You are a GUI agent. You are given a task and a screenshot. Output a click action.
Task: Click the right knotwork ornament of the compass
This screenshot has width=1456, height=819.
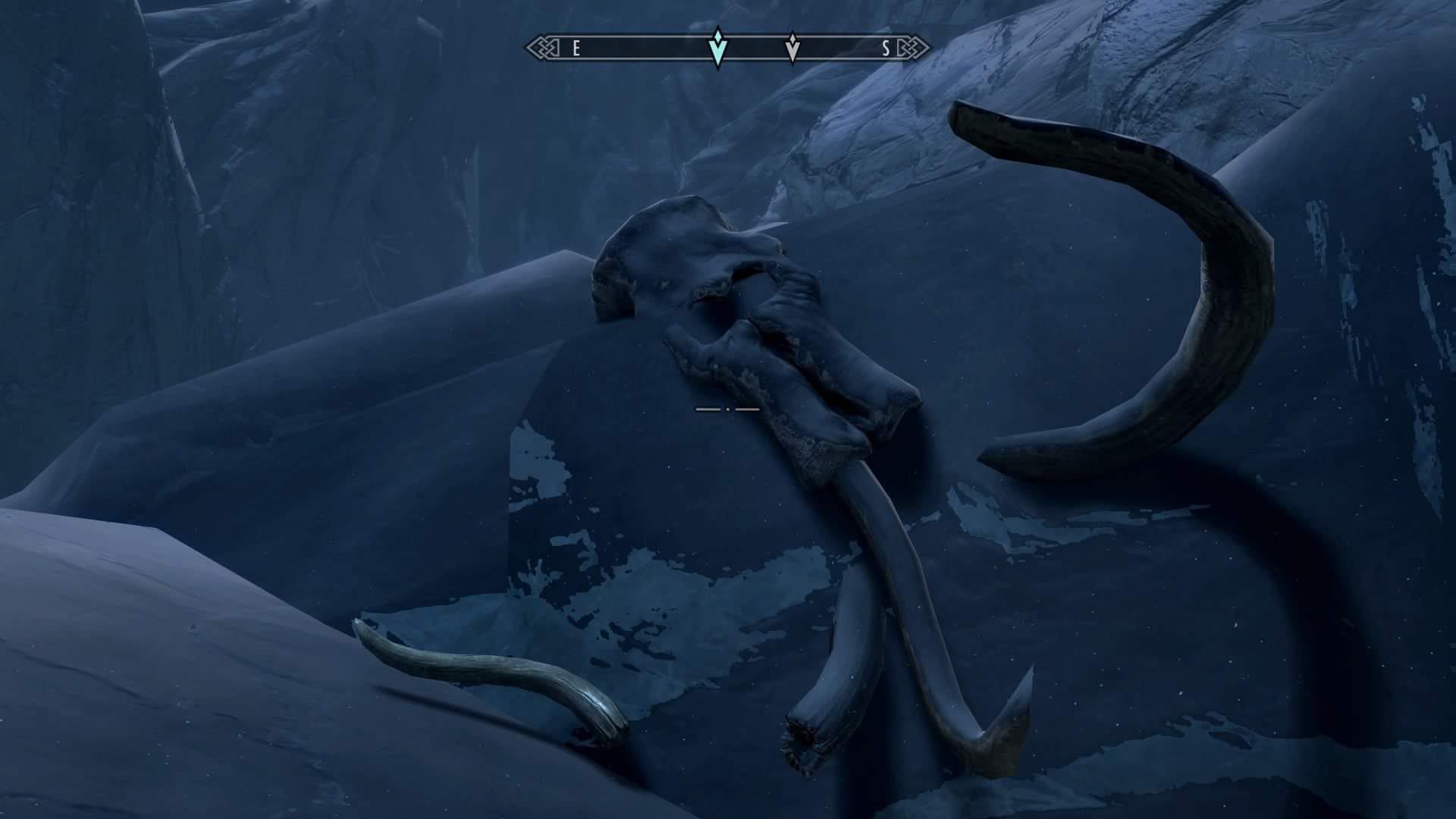(x=912, y=47)
